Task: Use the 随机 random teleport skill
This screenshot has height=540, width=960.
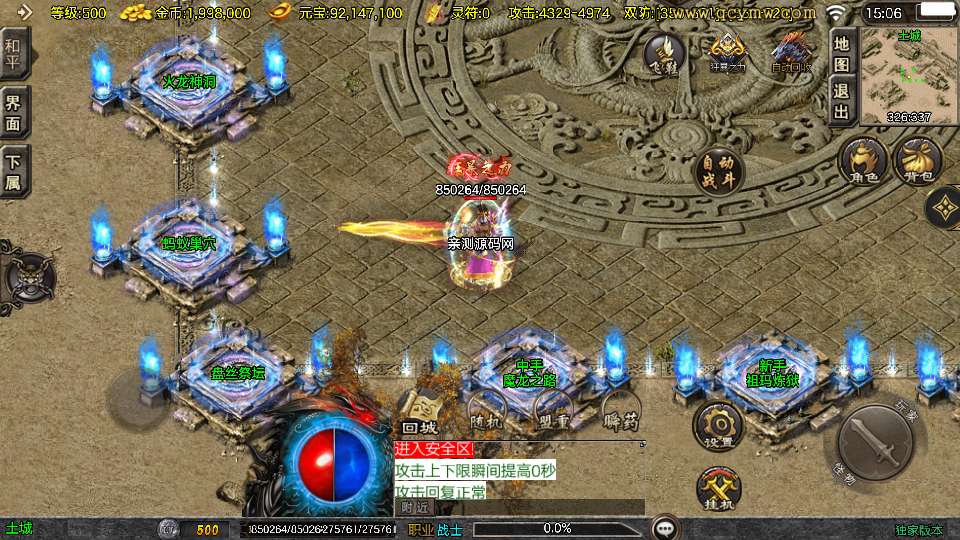Action: pyautogui.click(x=487, y=410)
